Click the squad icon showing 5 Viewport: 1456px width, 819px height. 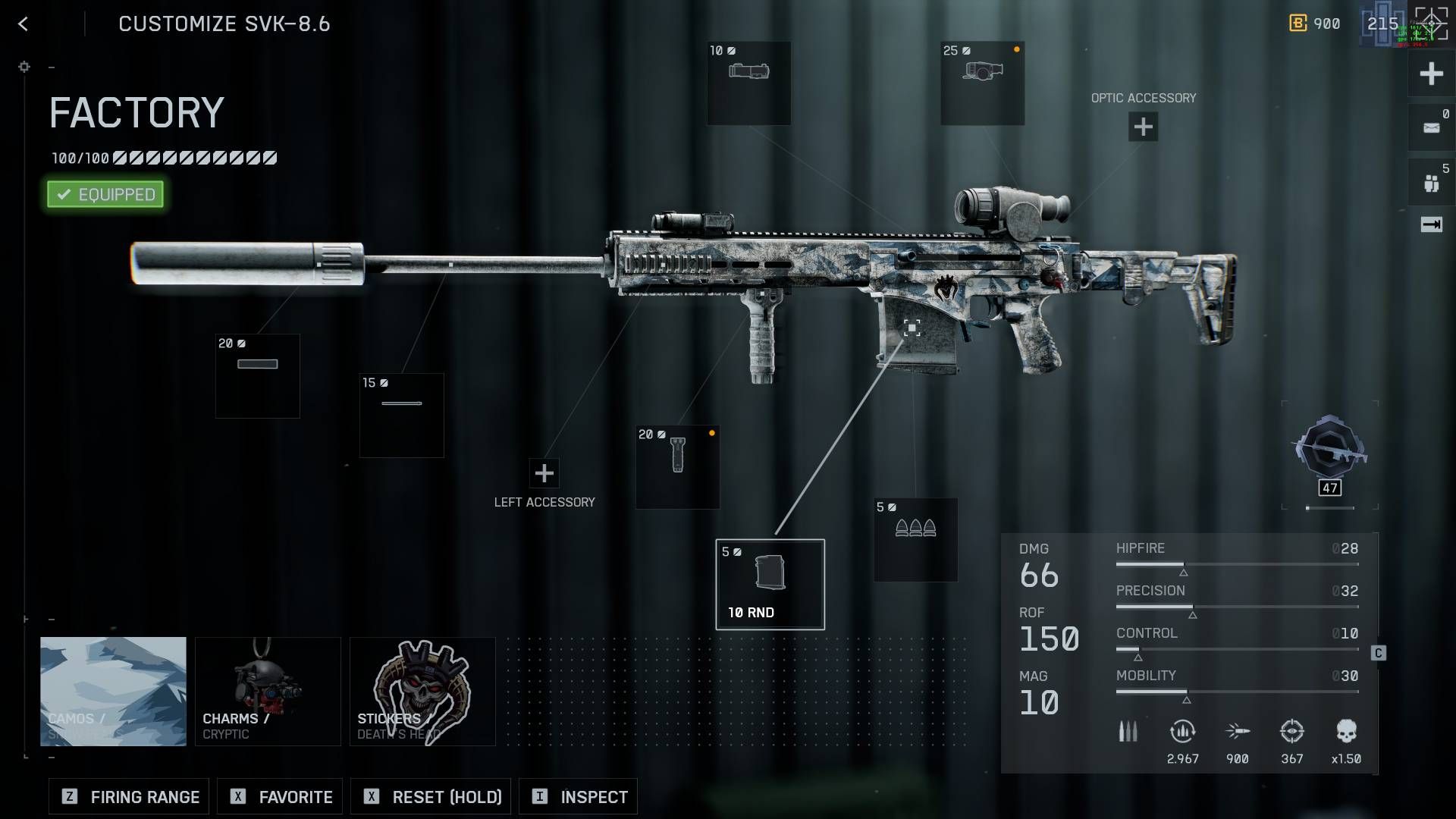(1431, 180)
